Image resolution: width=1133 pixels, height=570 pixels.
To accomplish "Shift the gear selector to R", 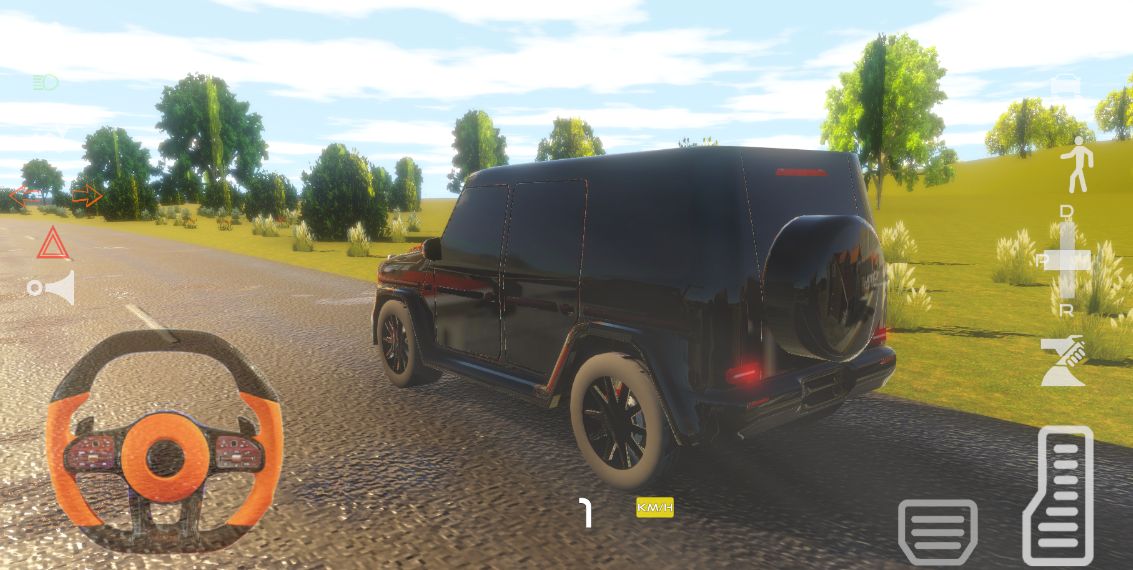I will coord(1067,310).
